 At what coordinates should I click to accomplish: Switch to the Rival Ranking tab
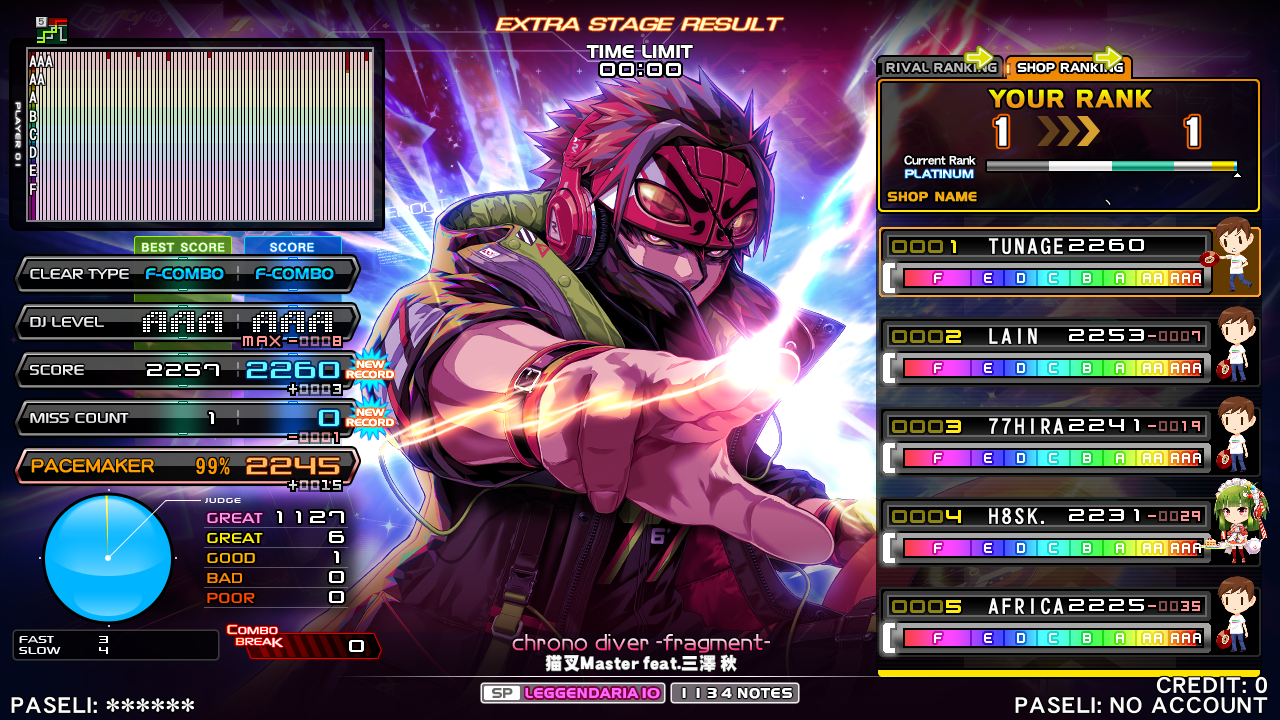pos(938,68)
